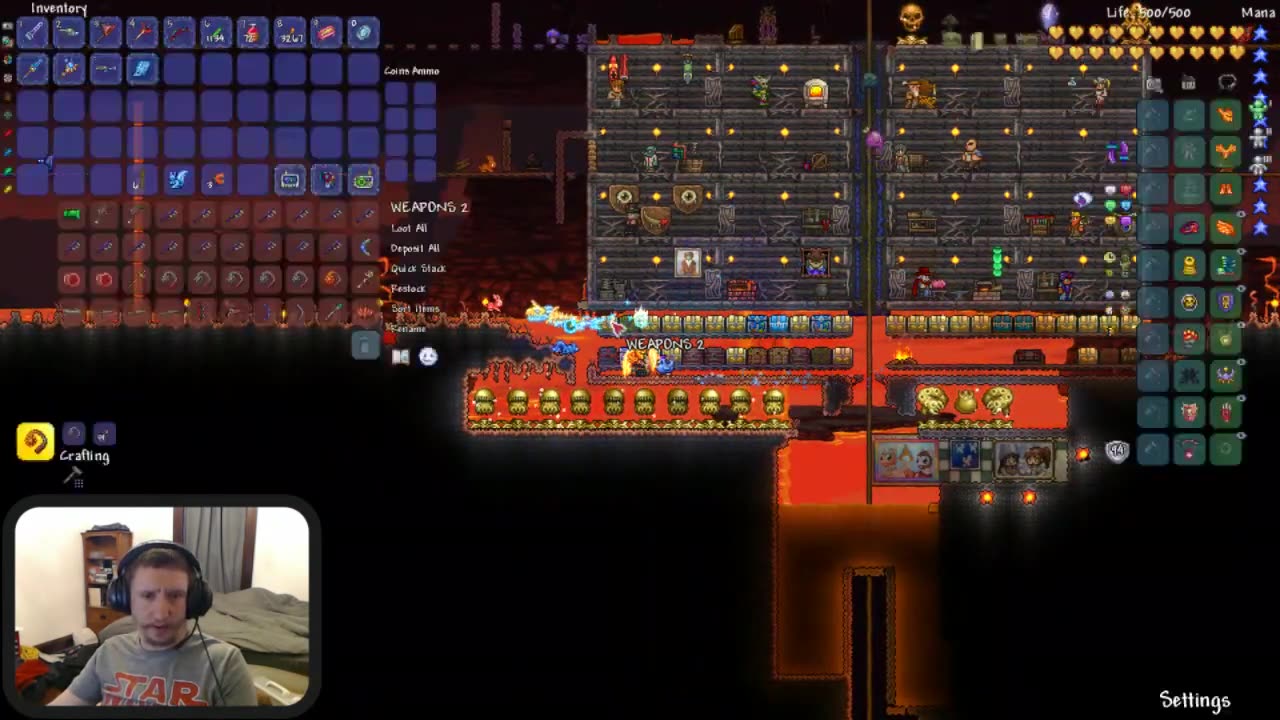Click the Loot All chest button
The image size is (1280, 720).
click(409, 227)
